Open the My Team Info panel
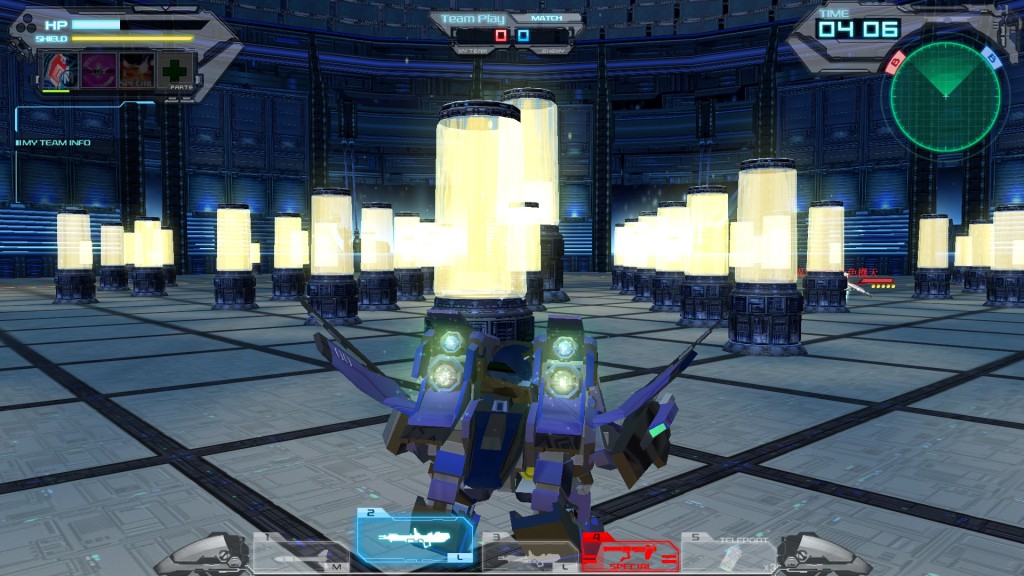The height and width of the screenshot is (576, 1024). [54, 143]
